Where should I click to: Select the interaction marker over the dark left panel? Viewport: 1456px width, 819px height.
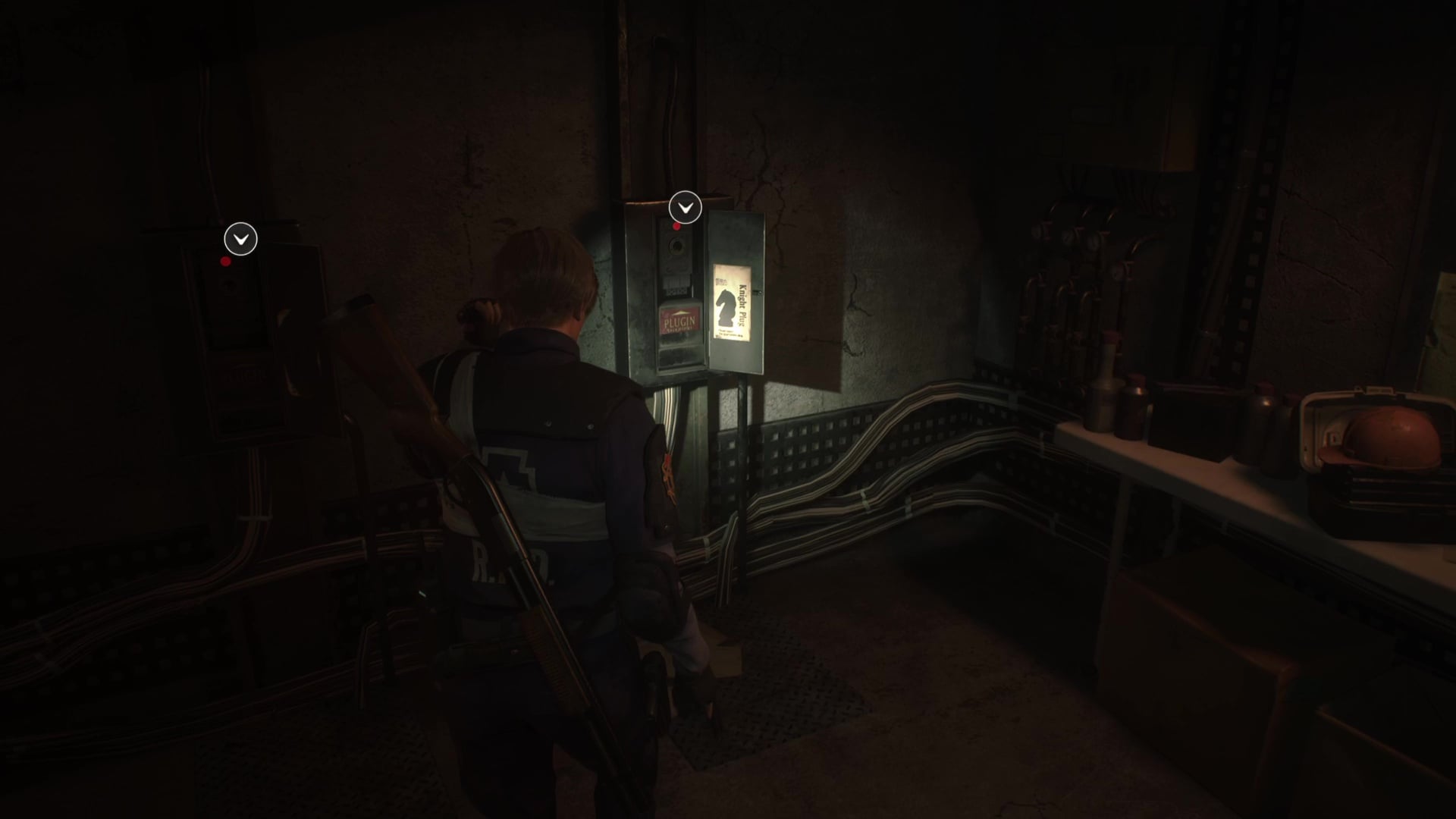coord(240,240)
